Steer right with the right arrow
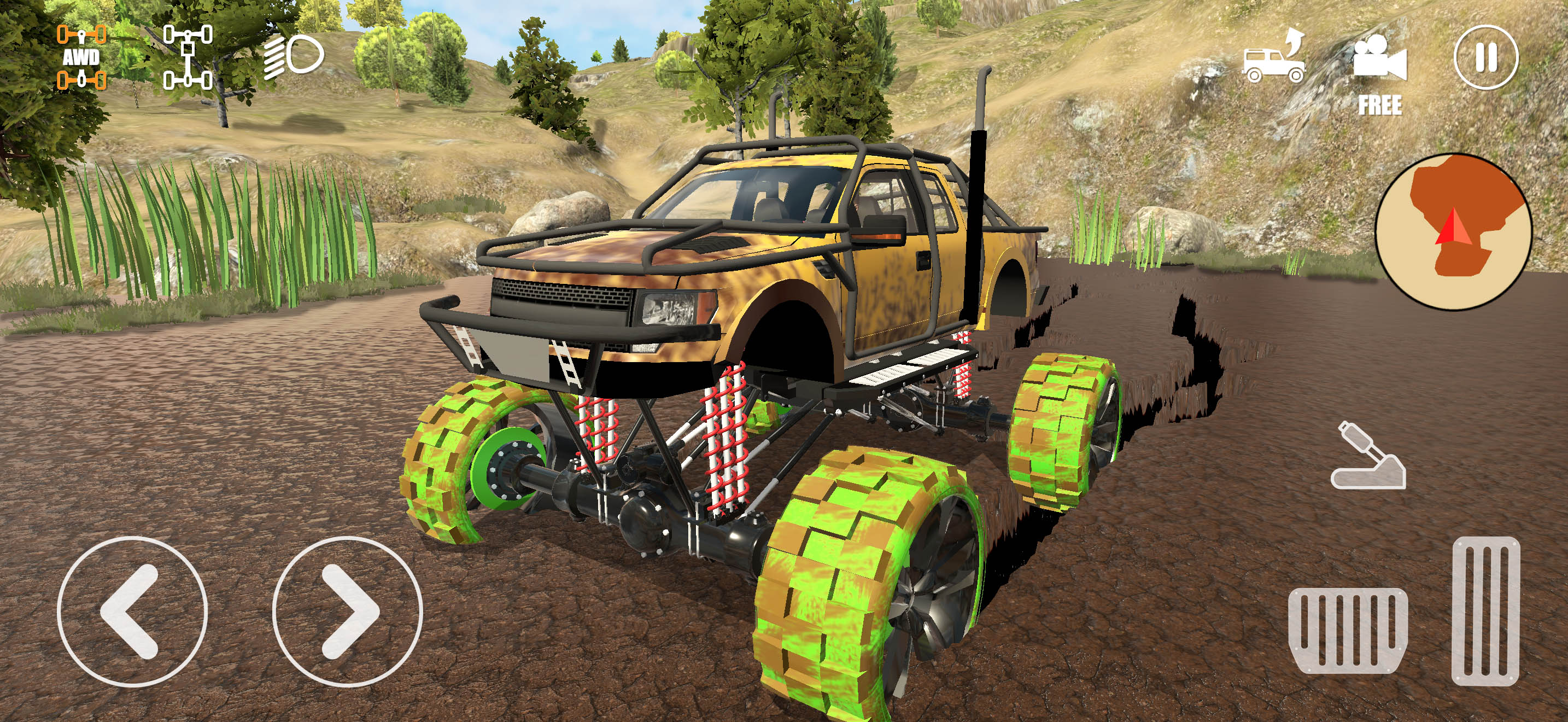 pyautogui.click(x=347, y=611)
